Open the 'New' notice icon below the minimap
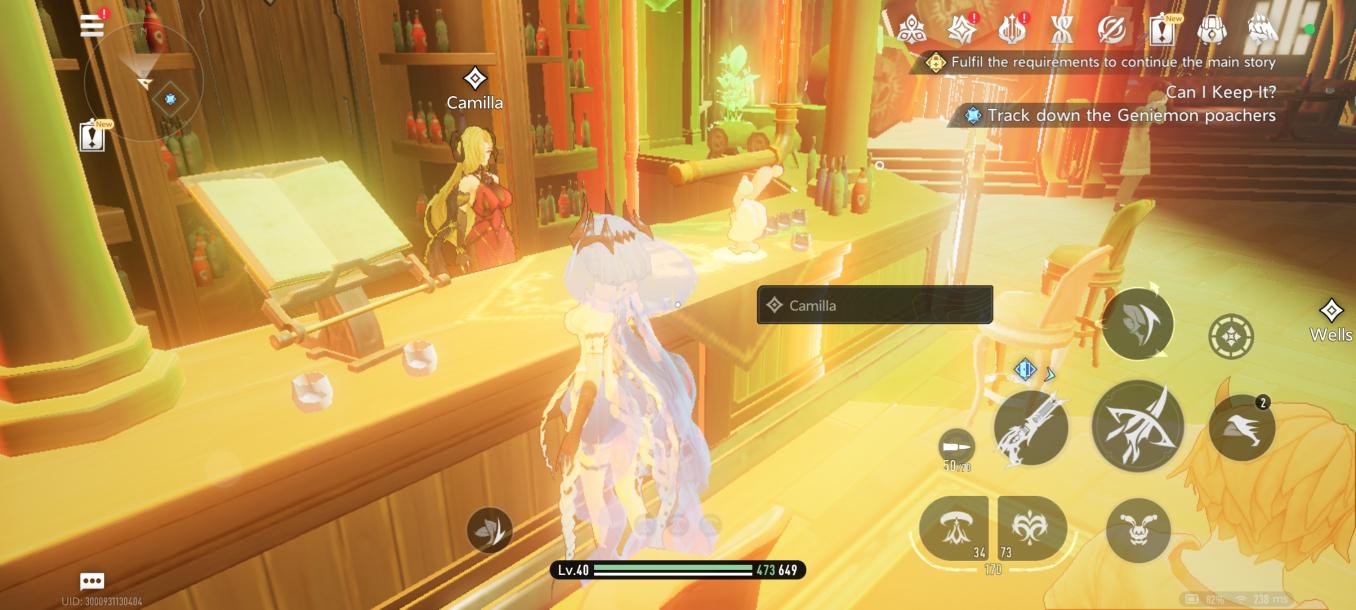This screenshot has height=610, width=1356. (92, 135)
